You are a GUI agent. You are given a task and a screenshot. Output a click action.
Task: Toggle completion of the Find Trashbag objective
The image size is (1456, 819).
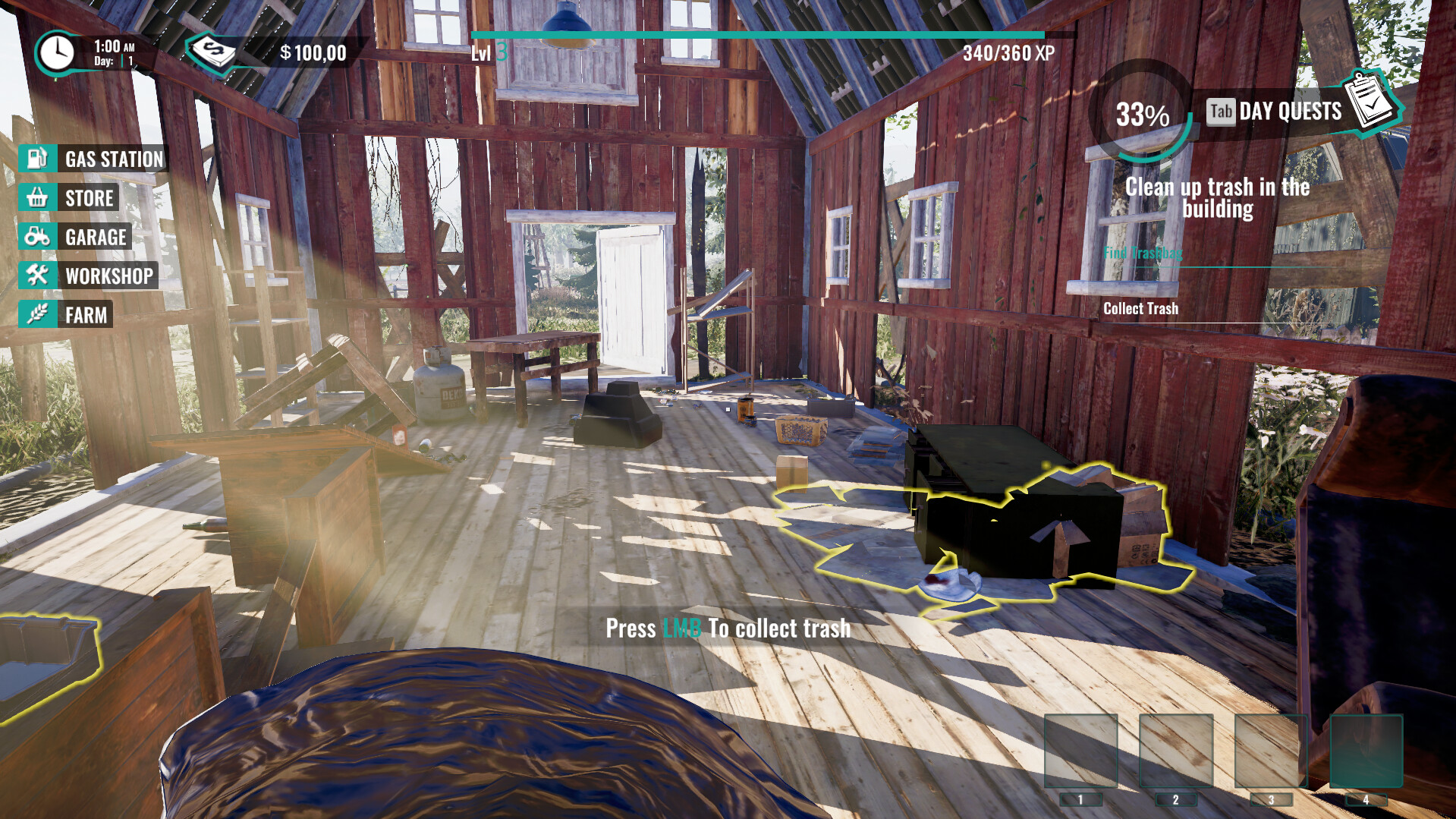pos(1143,254)
